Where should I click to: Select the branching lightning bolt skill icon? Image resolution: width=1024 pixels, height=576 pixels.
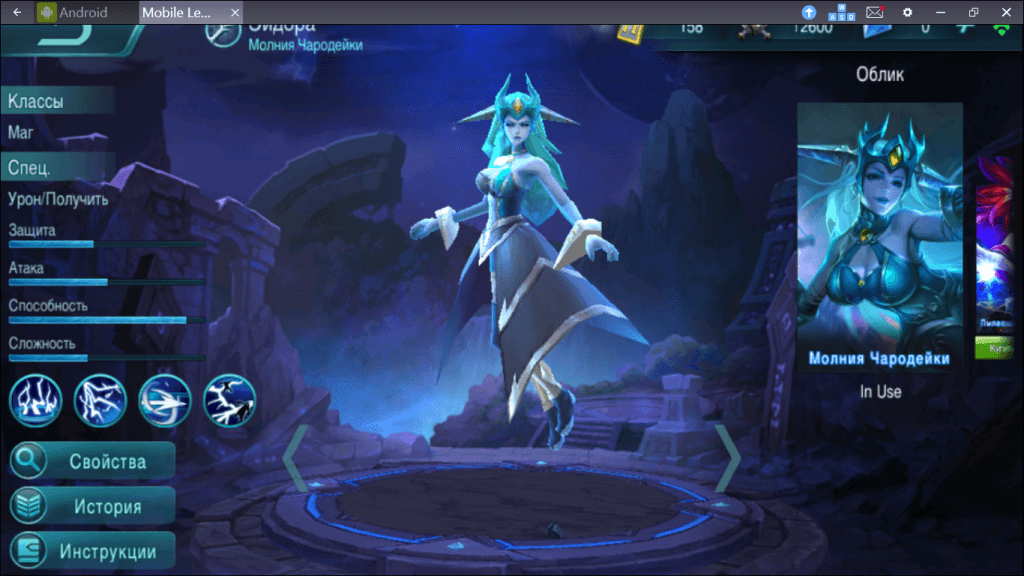[100, 400]
